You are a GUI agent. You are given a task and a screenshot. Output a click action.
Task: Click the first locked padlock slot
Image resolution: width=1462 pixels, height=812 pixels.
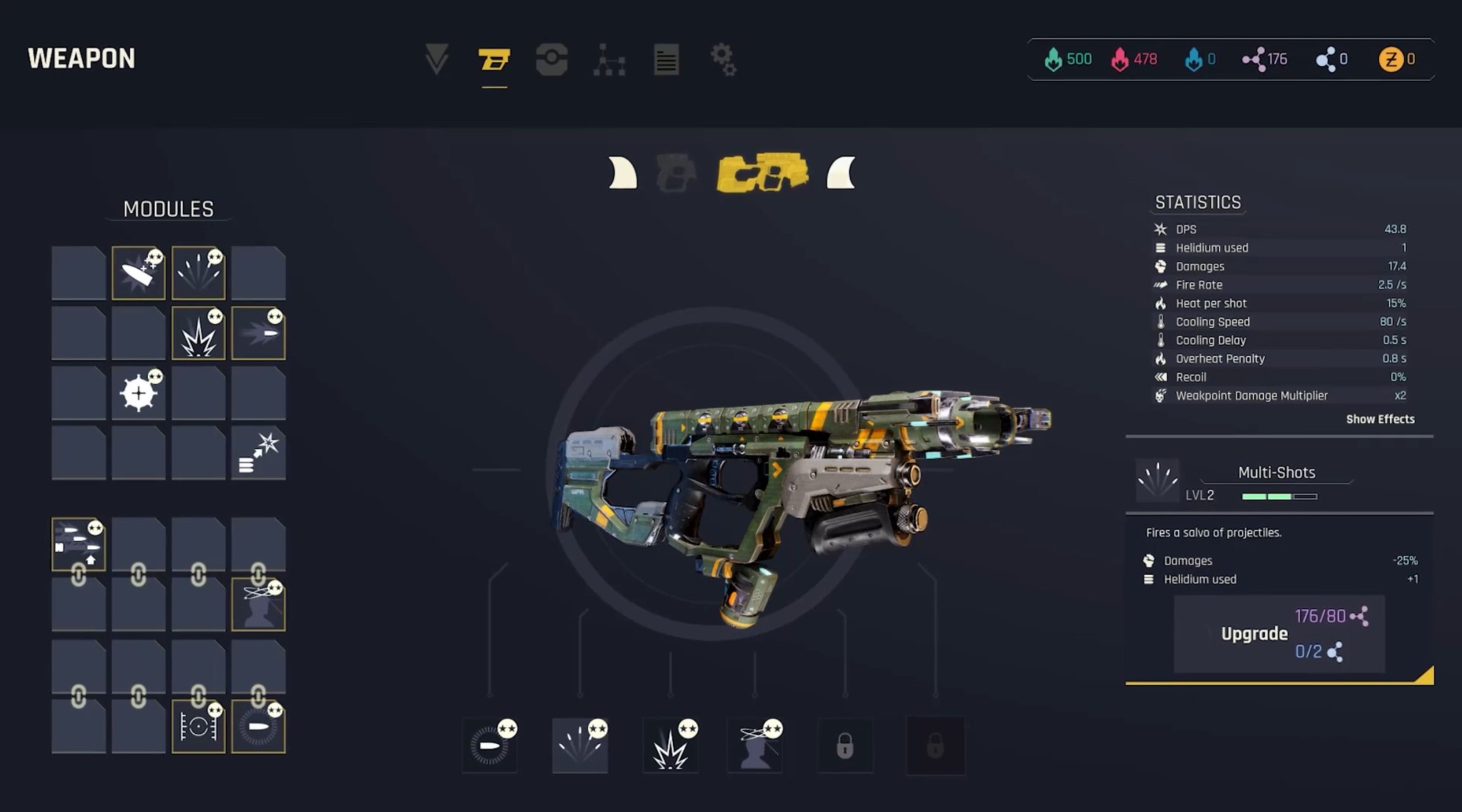tap(845, 746)
